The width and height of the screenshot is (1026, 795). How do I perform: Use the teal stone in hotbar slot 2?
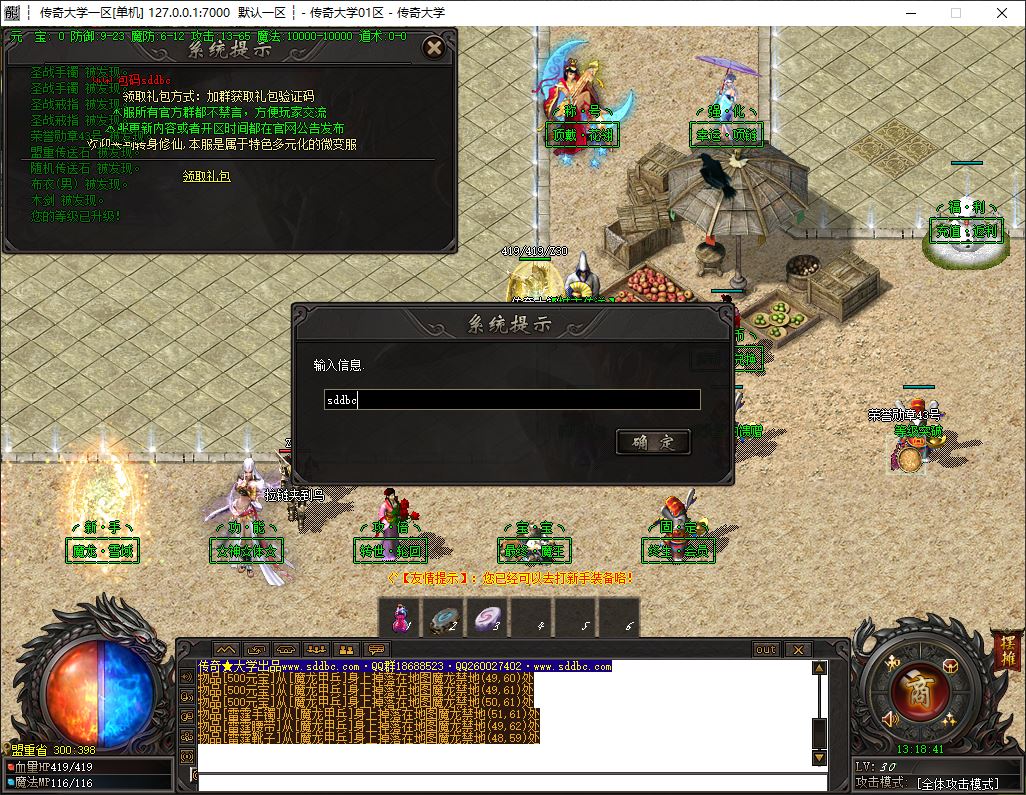pos(444,618)
